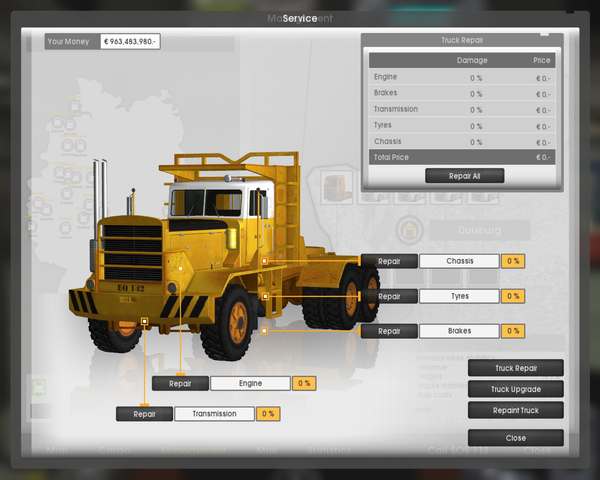Repair the Brakes
The height and width of the screenshot is (480, 600).
(x=389, y=331)
